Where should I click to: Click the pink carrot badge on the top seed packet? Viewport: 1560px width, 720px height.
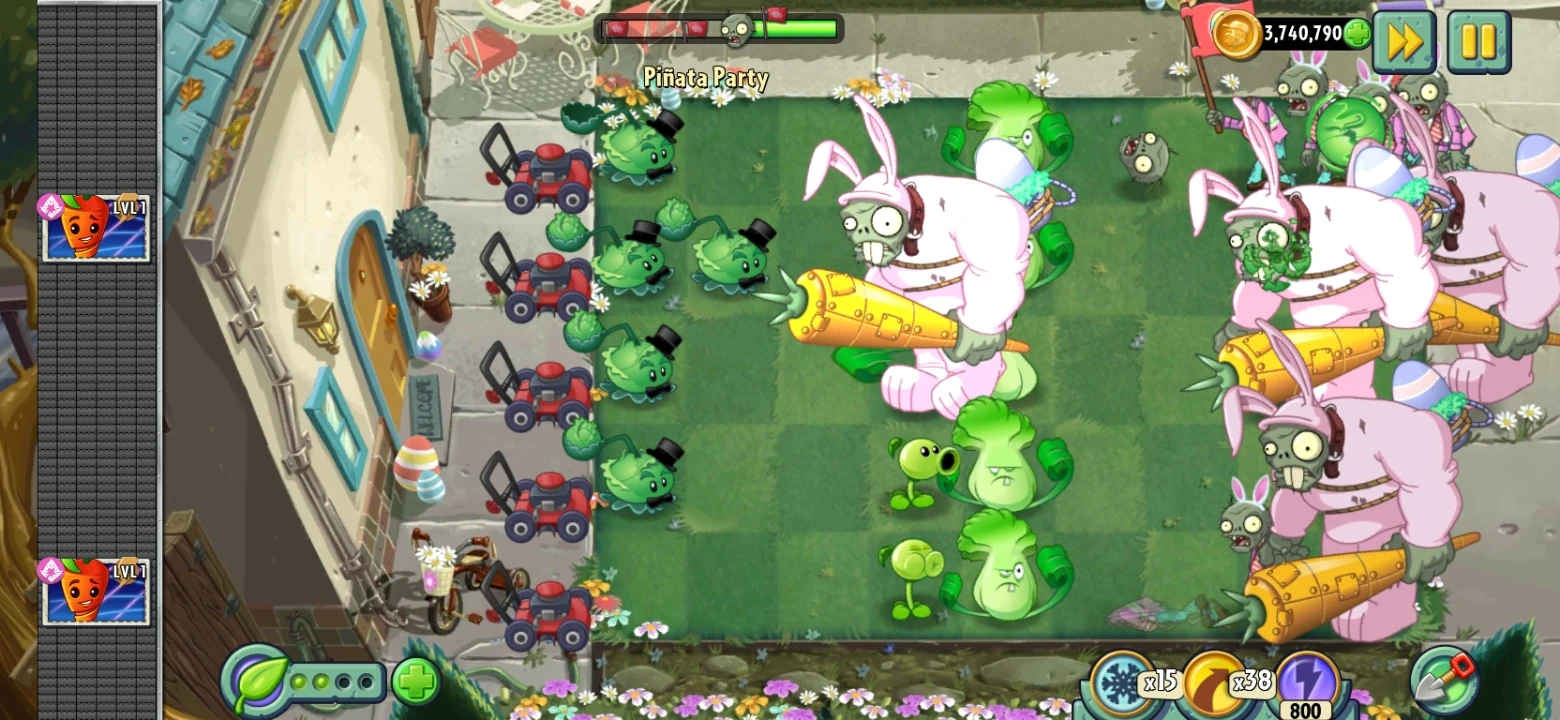50,207
